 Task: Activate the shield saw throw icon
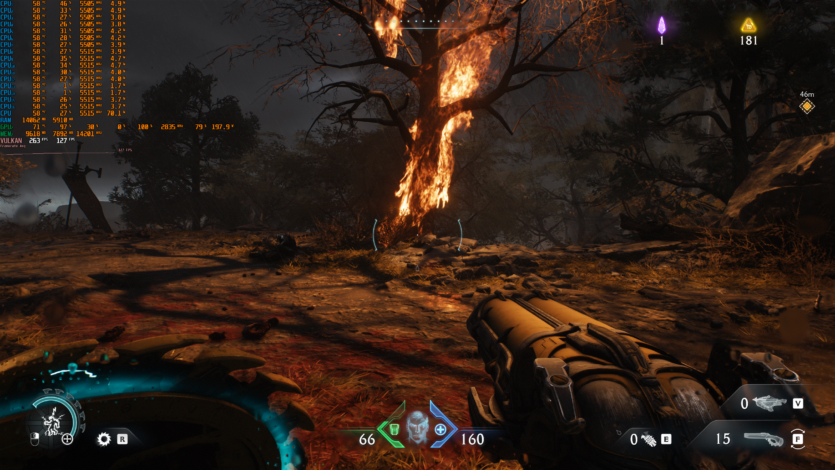[103, 438]
